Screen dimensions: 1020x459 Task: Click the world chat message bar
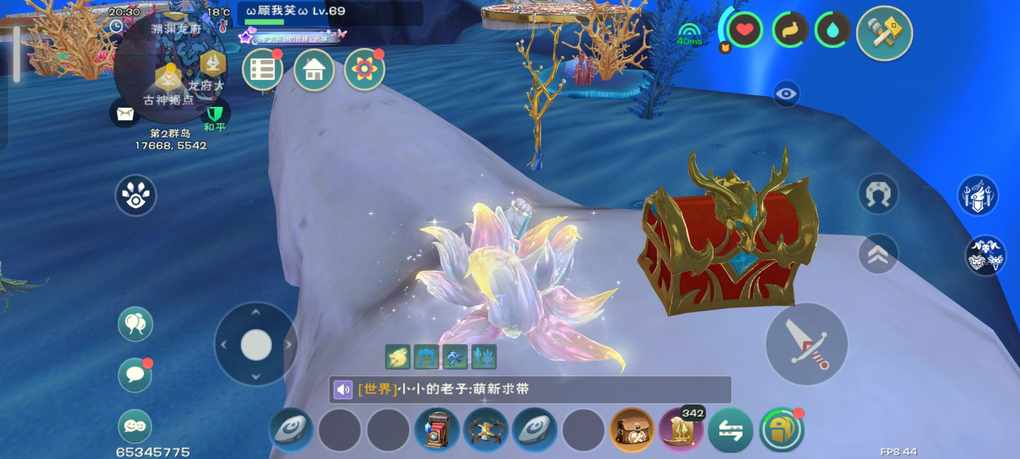tap(530, 390)
